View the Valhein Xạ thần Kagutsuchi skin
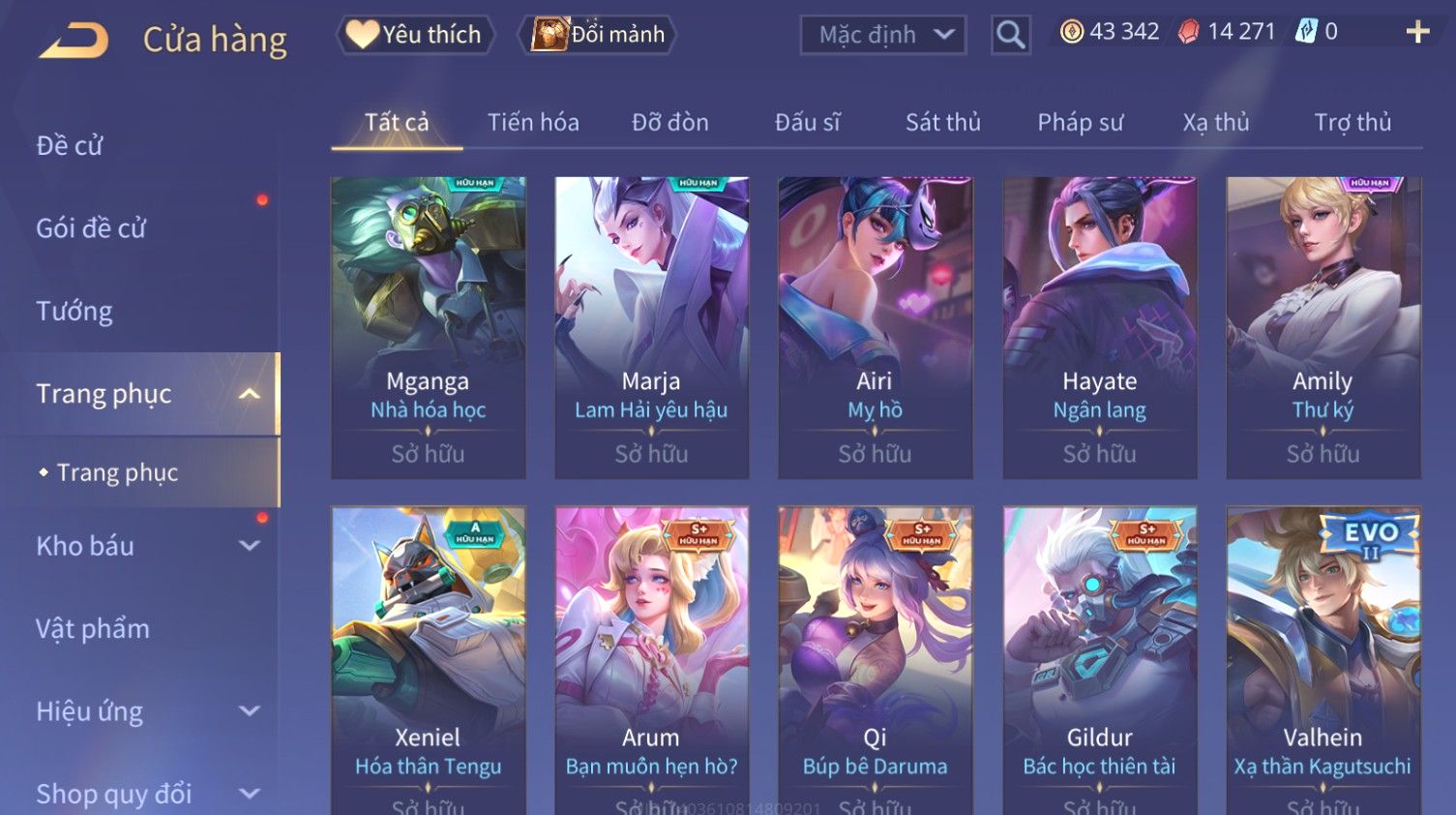This screenshot has height=815, width=1456. 1322,658
